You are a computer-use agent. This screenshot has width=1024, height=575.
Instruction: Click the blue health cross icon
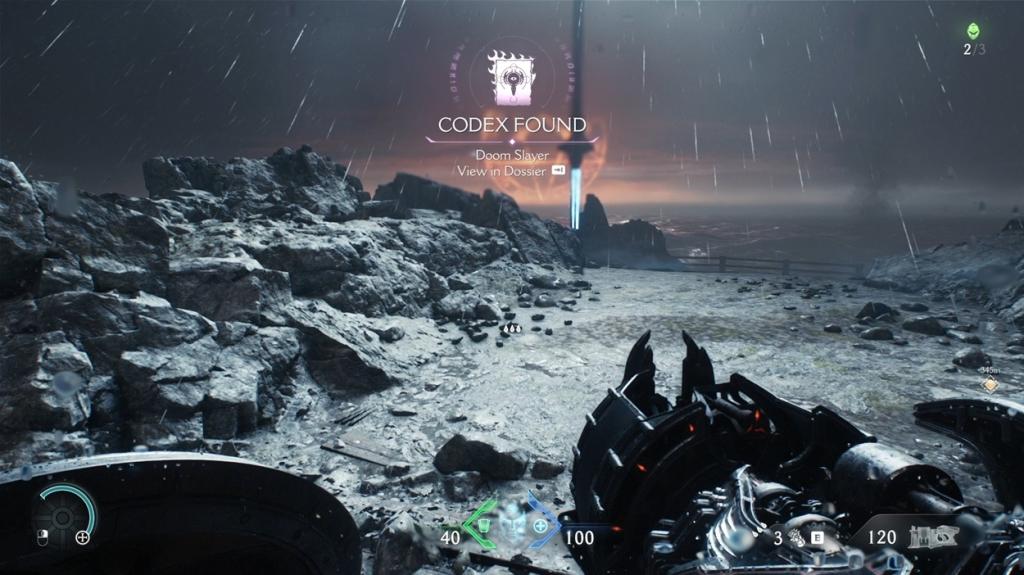pos(542,527)
